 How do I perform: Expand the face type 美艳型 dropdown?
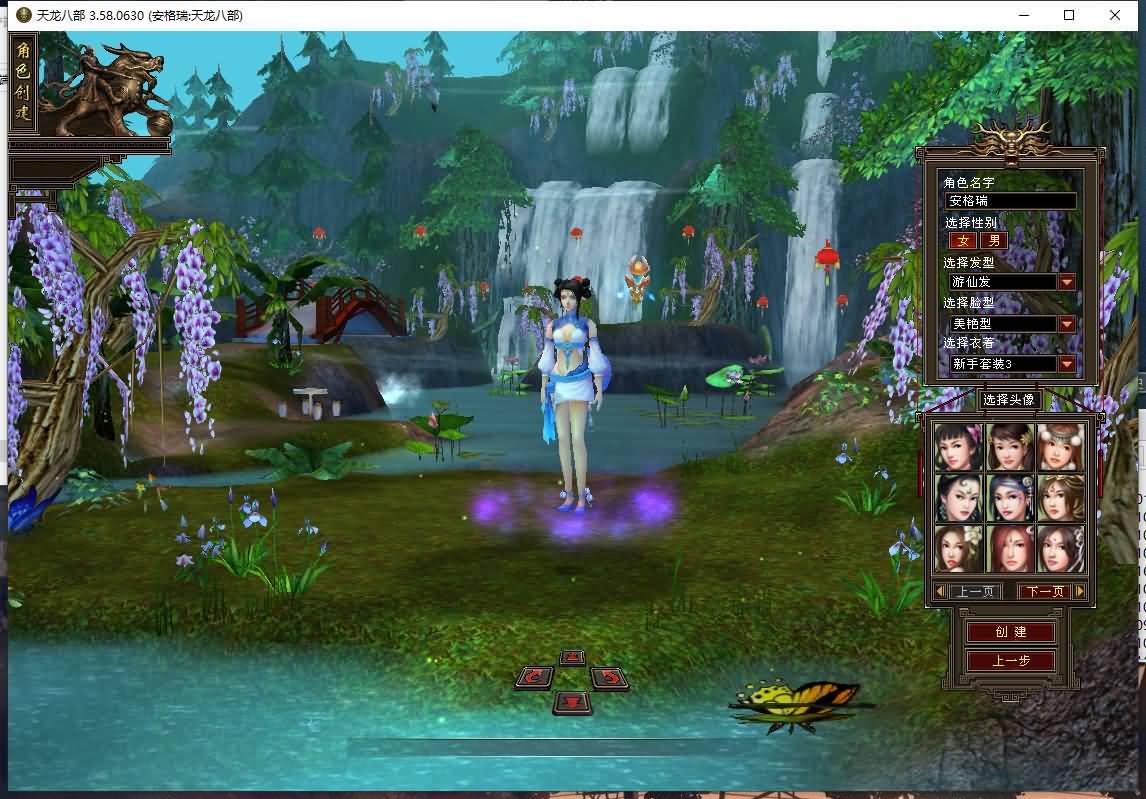(x=1067, y=324)
